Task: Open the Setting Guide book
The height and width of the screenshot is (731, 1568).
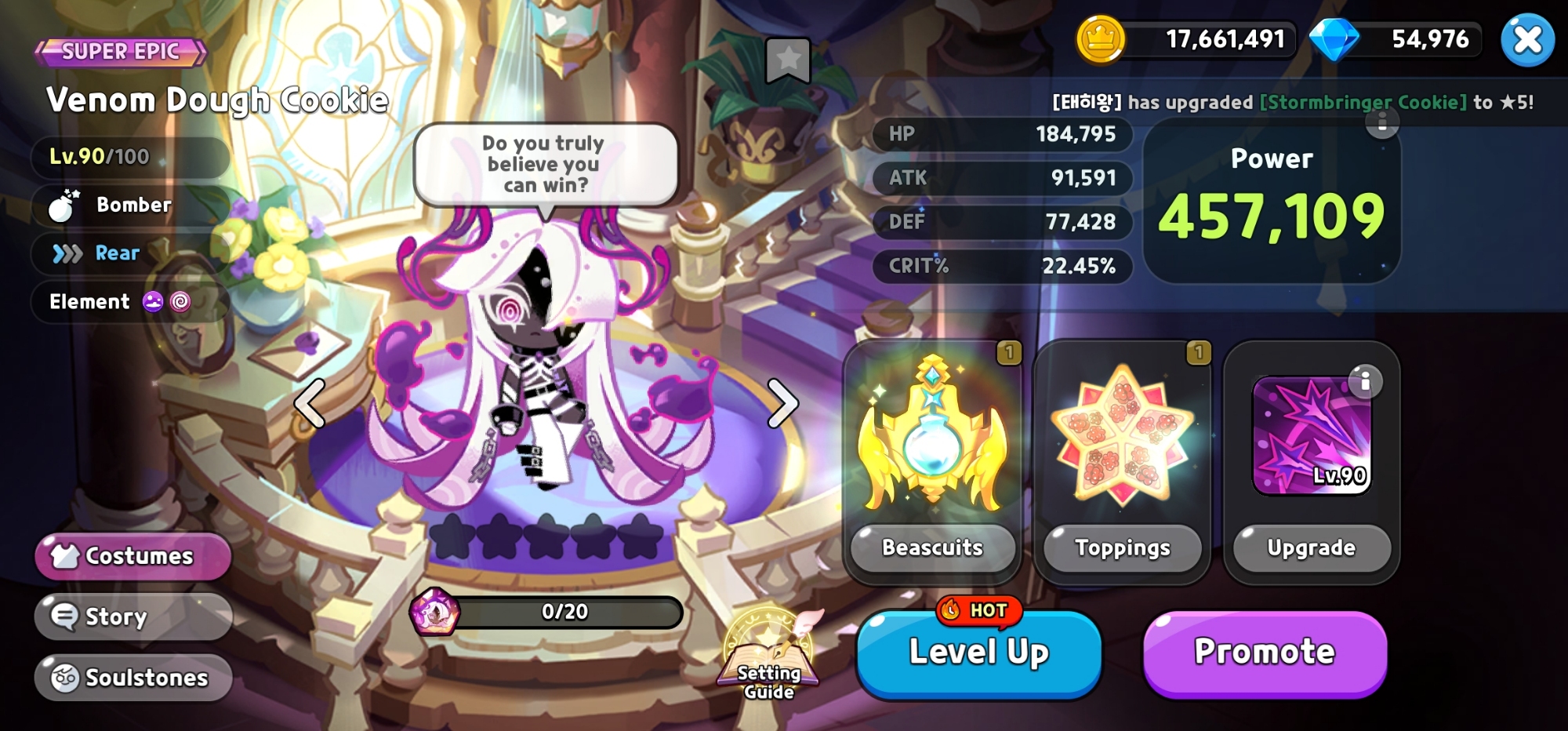Action: [x=769, y=659]
